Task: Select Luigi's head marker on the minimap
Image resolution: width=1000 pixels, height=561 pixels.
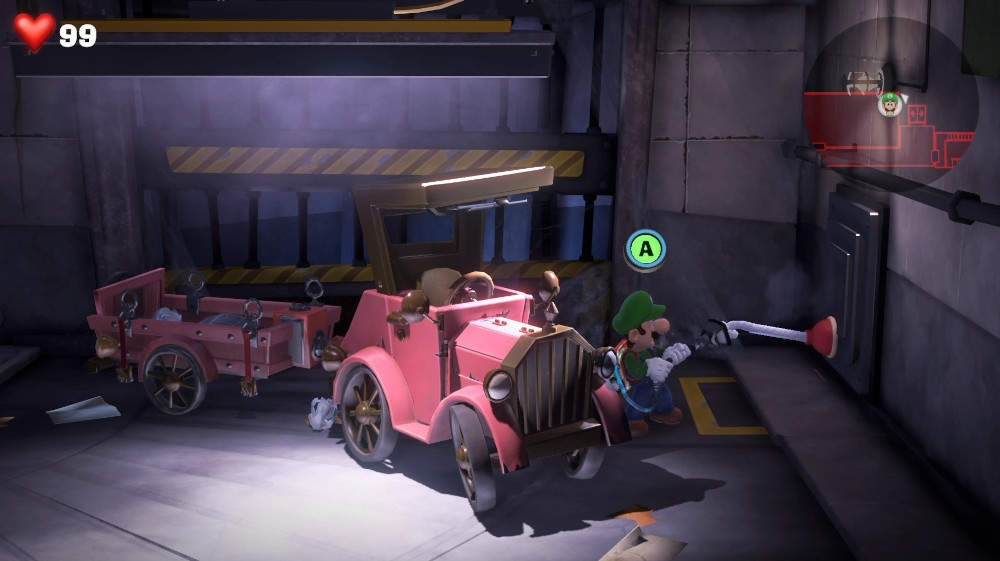Action: pos(889,103)
